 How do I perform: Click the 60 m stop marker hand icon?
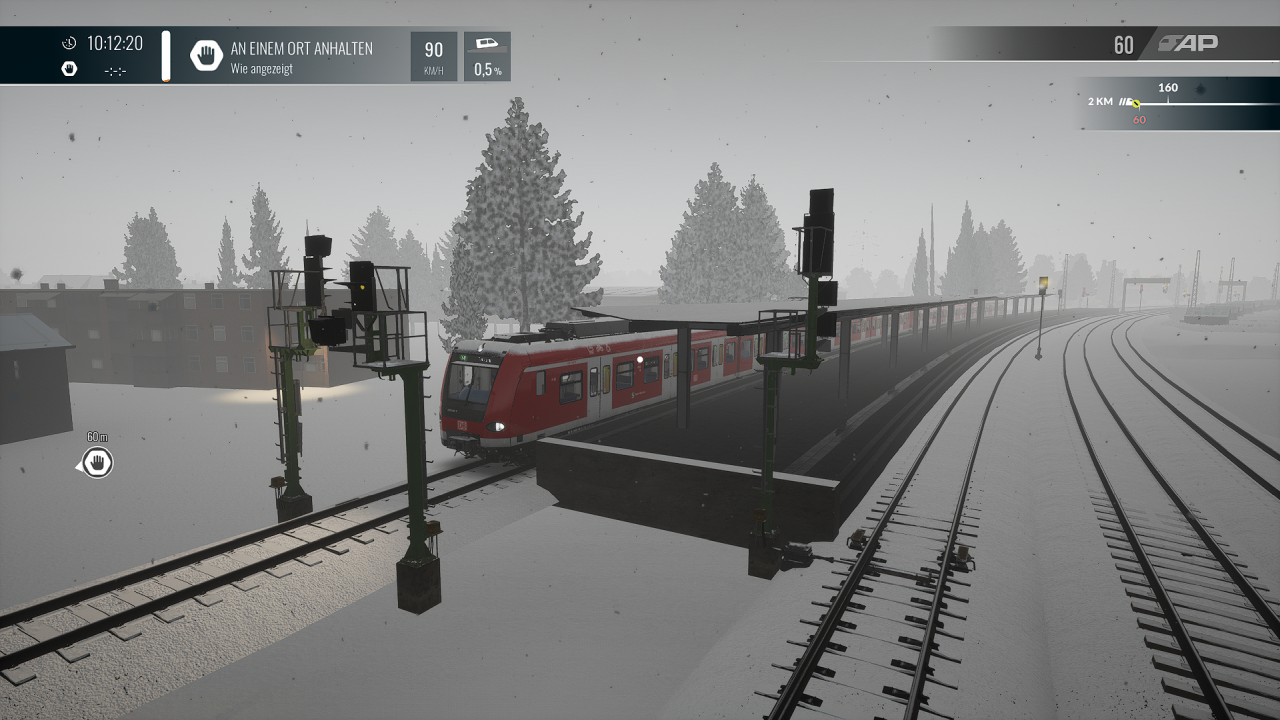[x=97, y=463]
